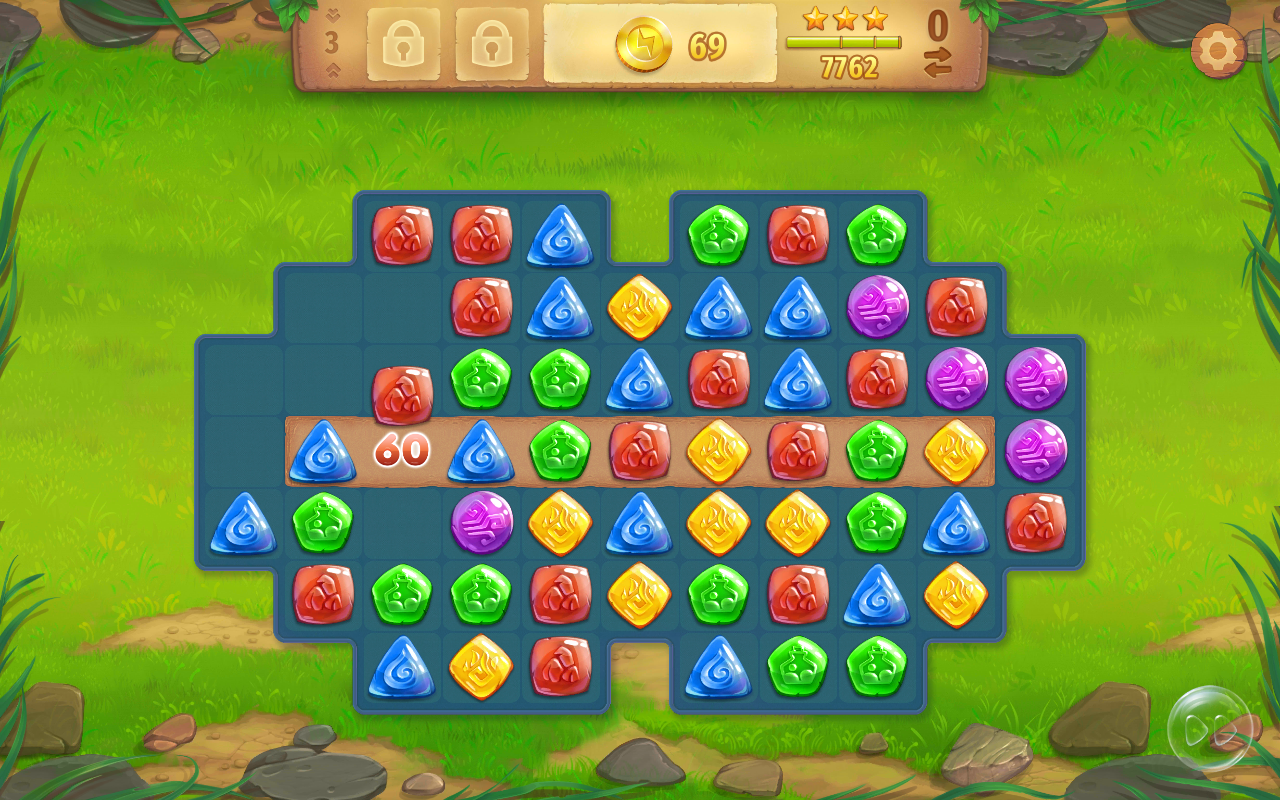Choose the purple gem between blue and red gems
The image size is (1280, 800).
877,307
